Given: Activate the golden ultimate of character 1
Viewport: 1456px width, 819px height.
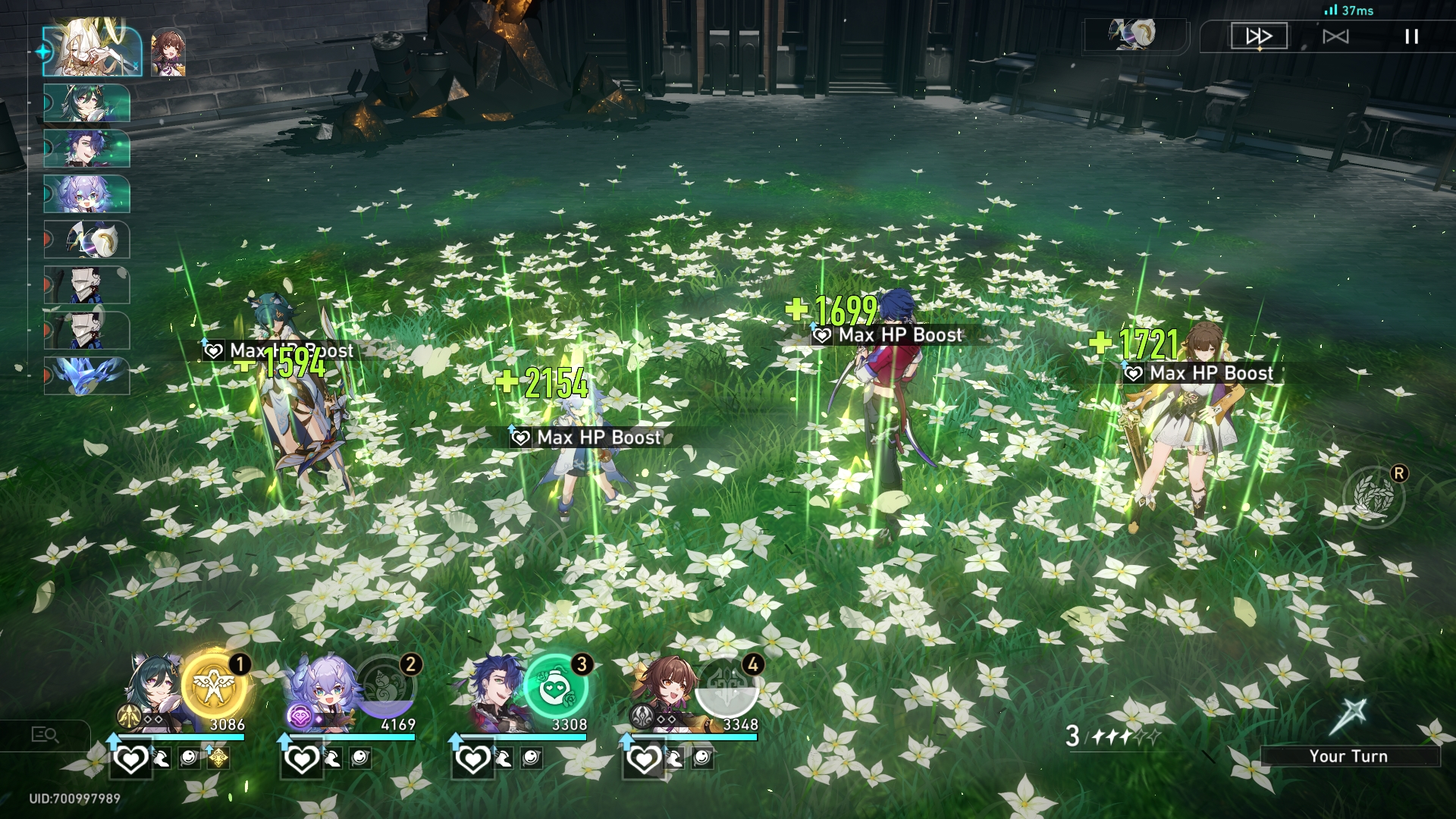Looking at the screenshot, I should (x=215, y=687).
